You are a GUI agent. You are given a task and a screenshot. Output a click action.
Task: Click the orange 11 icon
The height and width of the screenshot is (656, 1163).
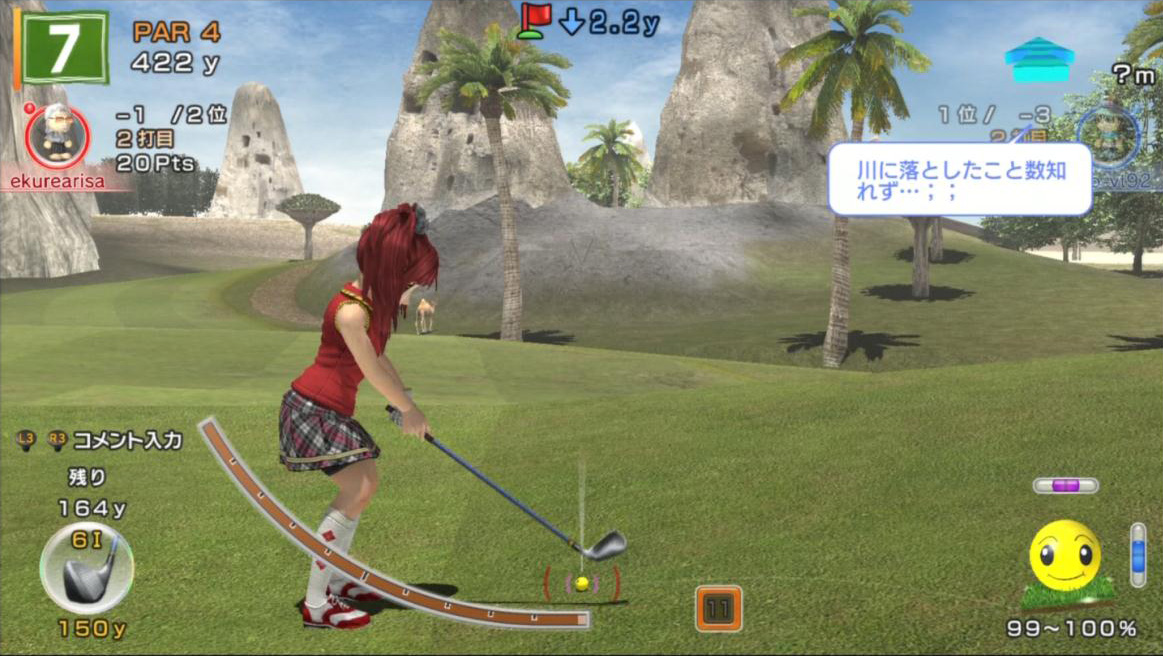tap(718, 608)
